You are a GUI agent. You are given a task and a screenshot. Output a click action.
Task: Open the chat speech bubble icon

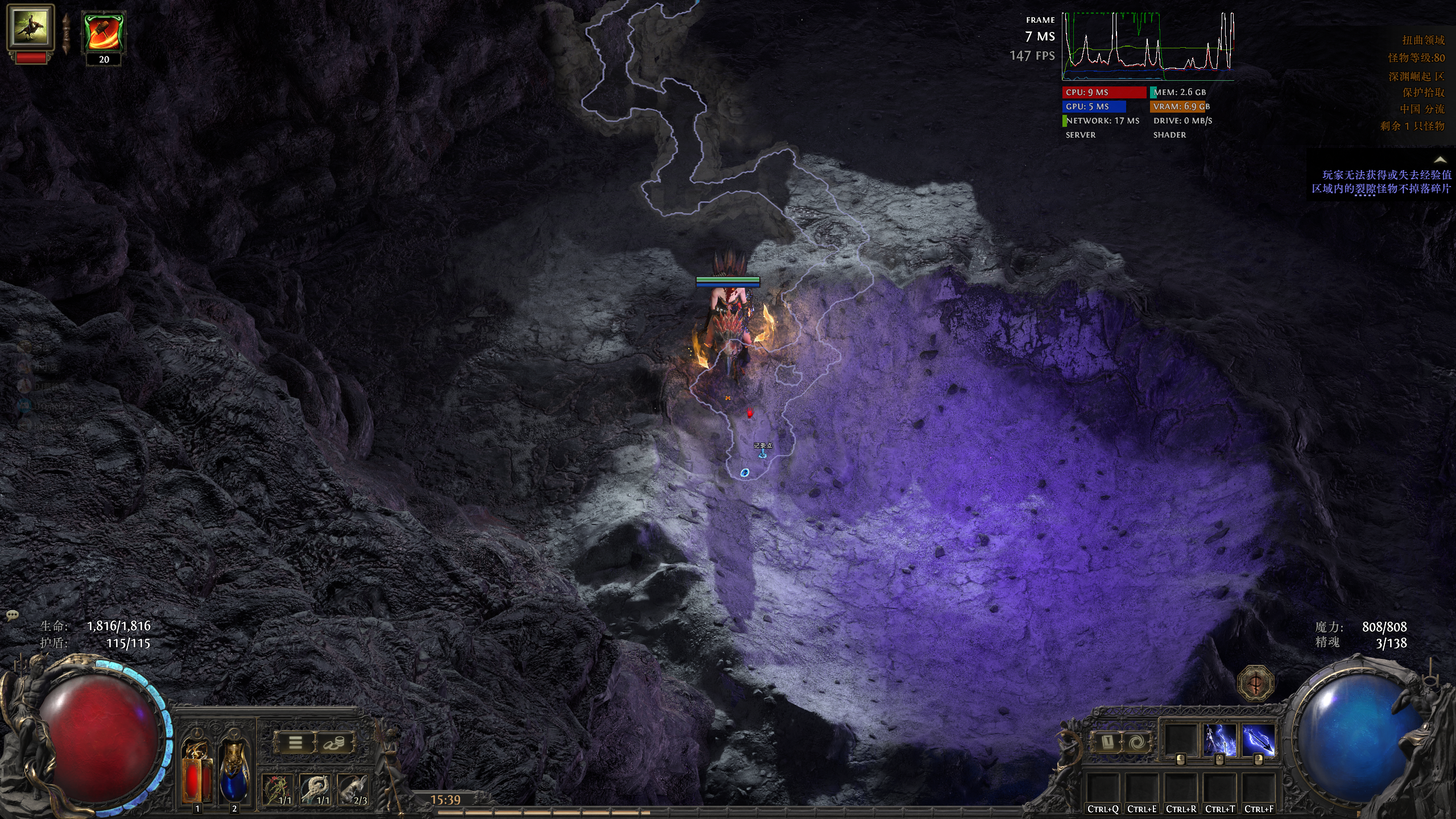click(12, 615)
